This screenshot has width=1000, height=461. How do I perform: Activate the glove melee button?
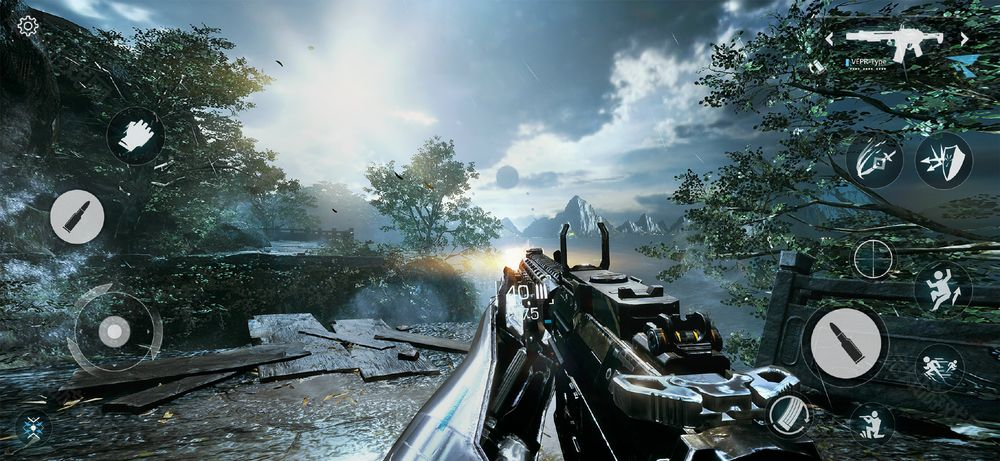(135, 135)
